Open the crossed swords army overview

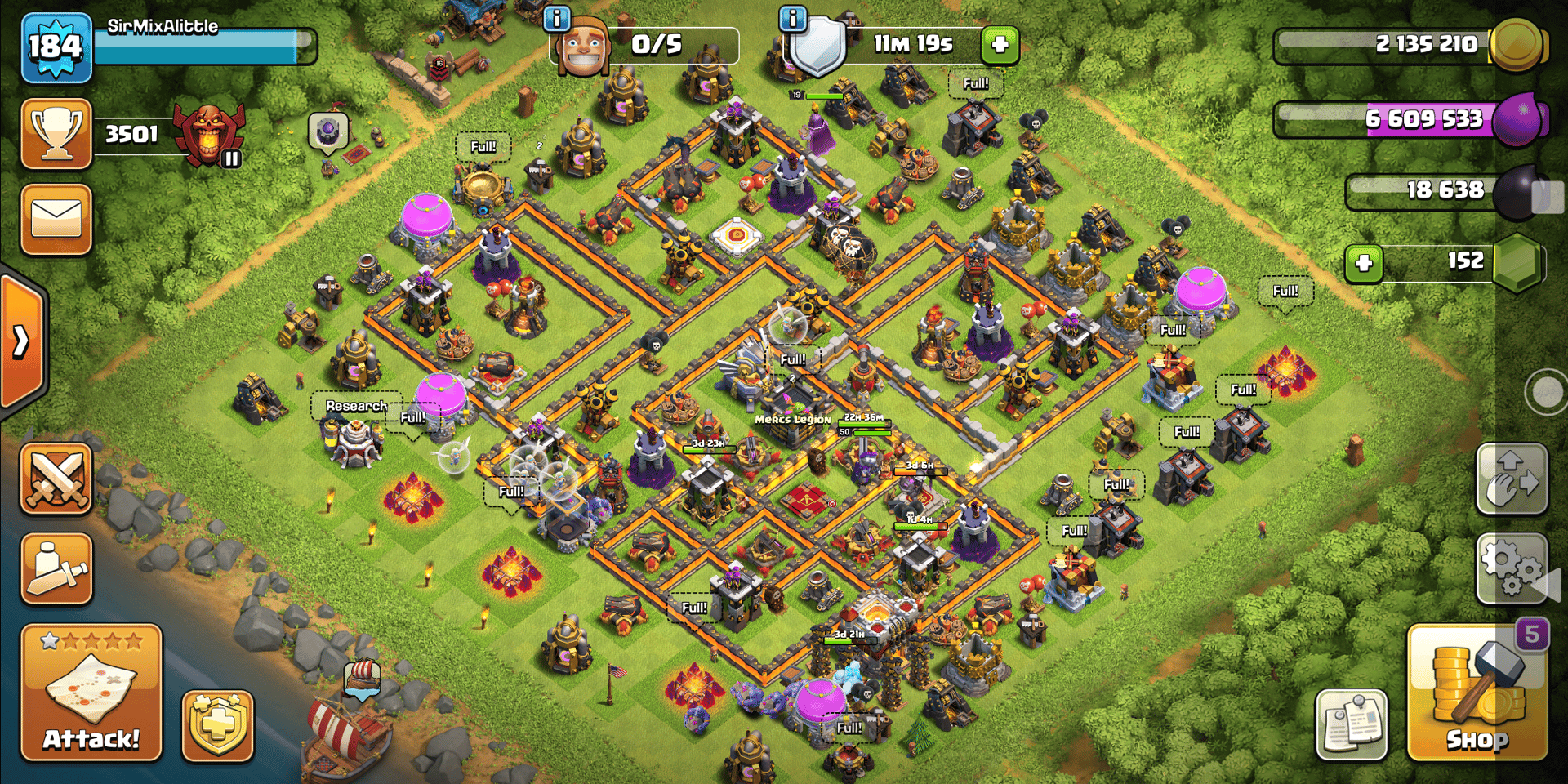[x=56, y=479]
